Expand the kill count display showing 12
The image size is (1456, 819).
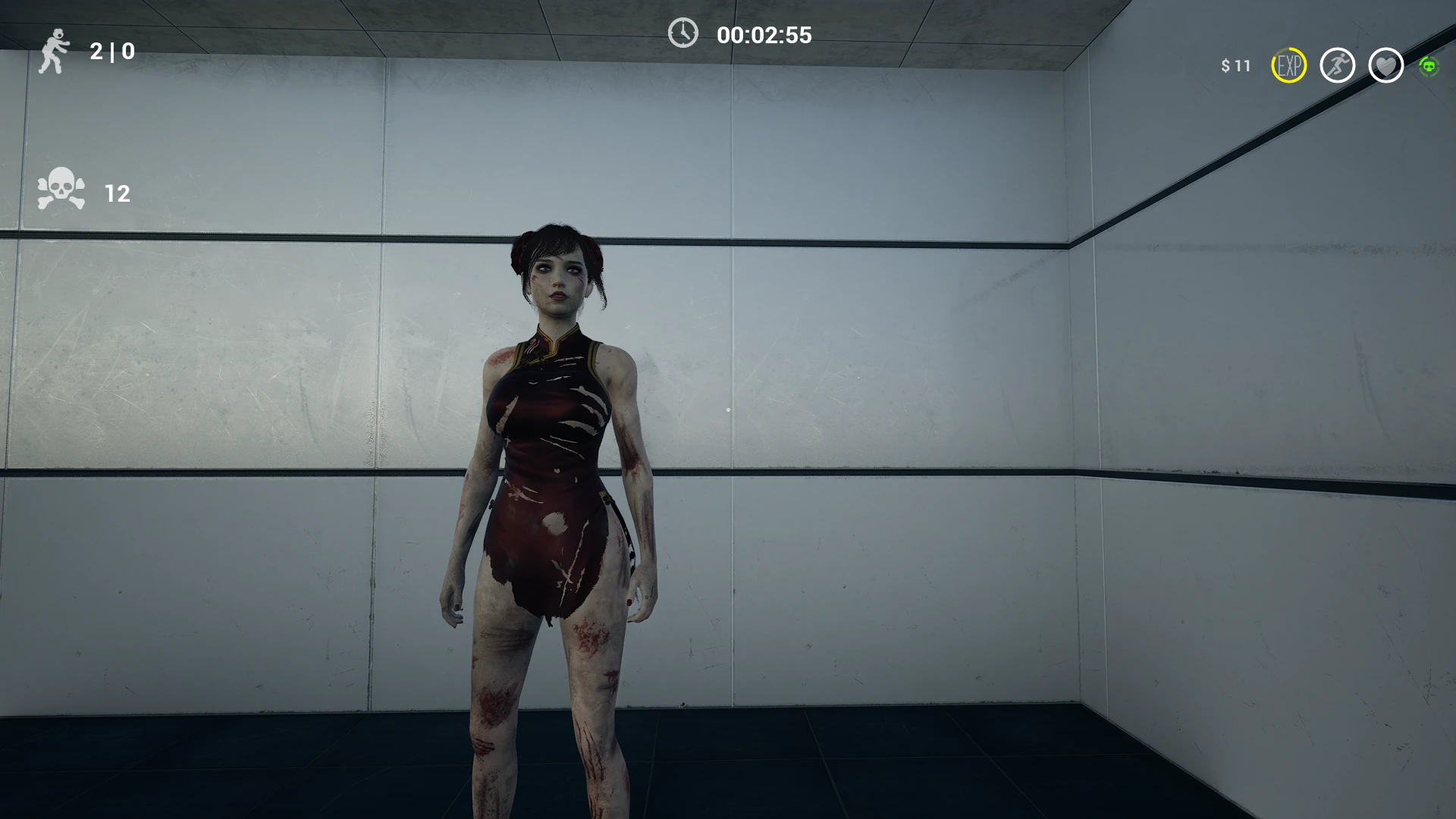(x=116, y=194)
